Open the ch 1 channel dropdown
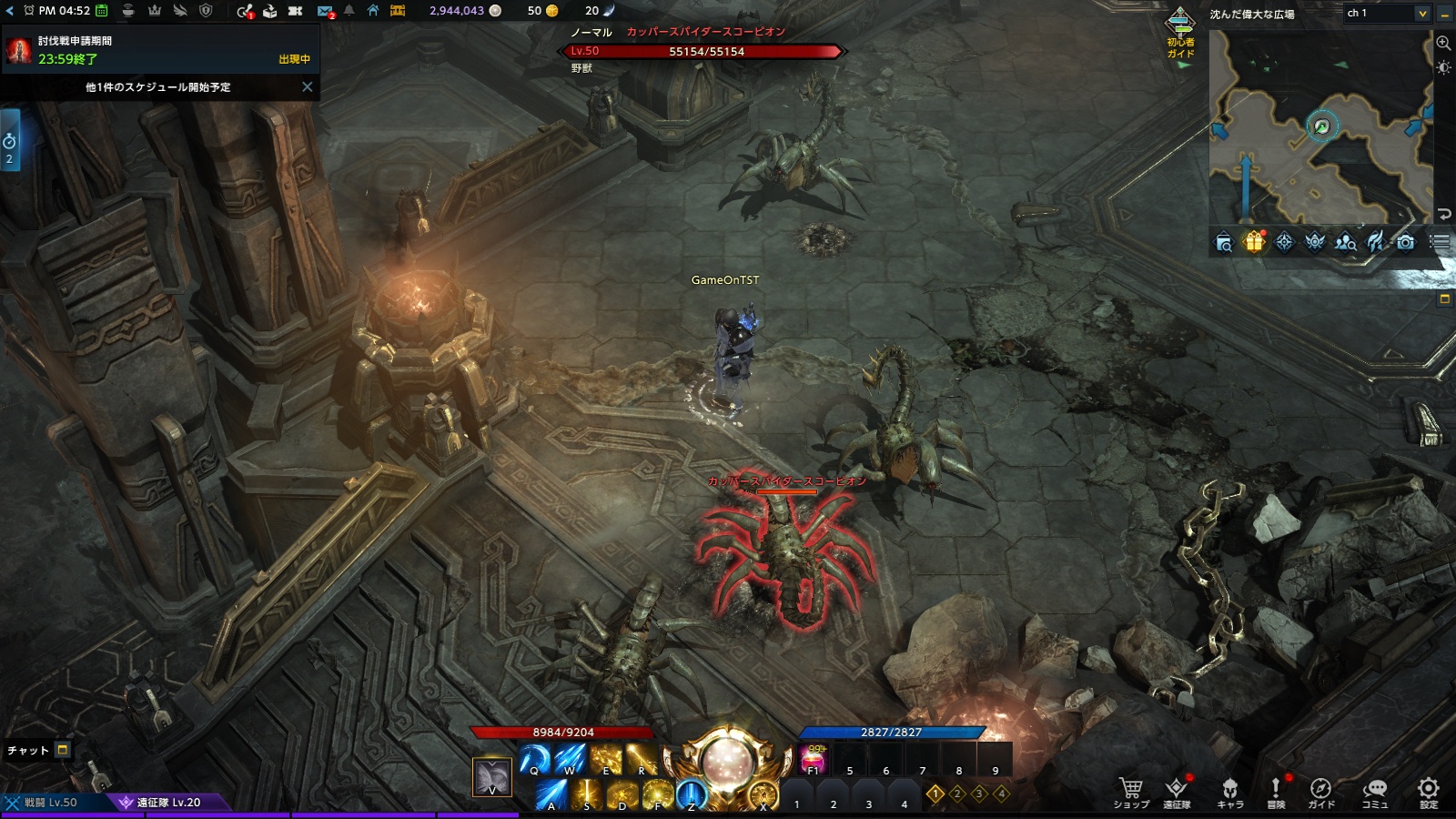The height and width of the screenshot is (819, 1456). [x=1387, y=13]
